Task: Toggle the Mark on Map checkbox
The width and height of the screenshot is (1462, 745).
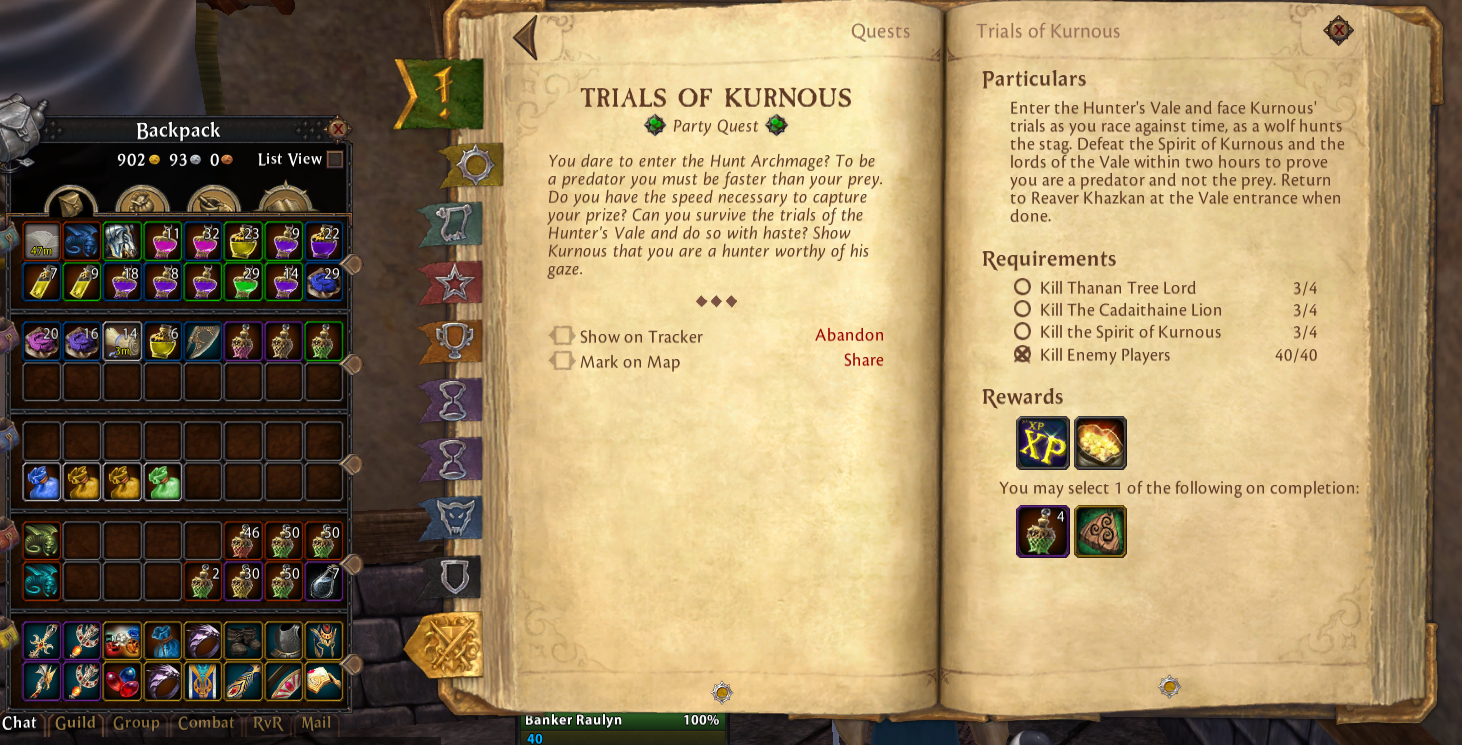Action: tap(563, 361)
